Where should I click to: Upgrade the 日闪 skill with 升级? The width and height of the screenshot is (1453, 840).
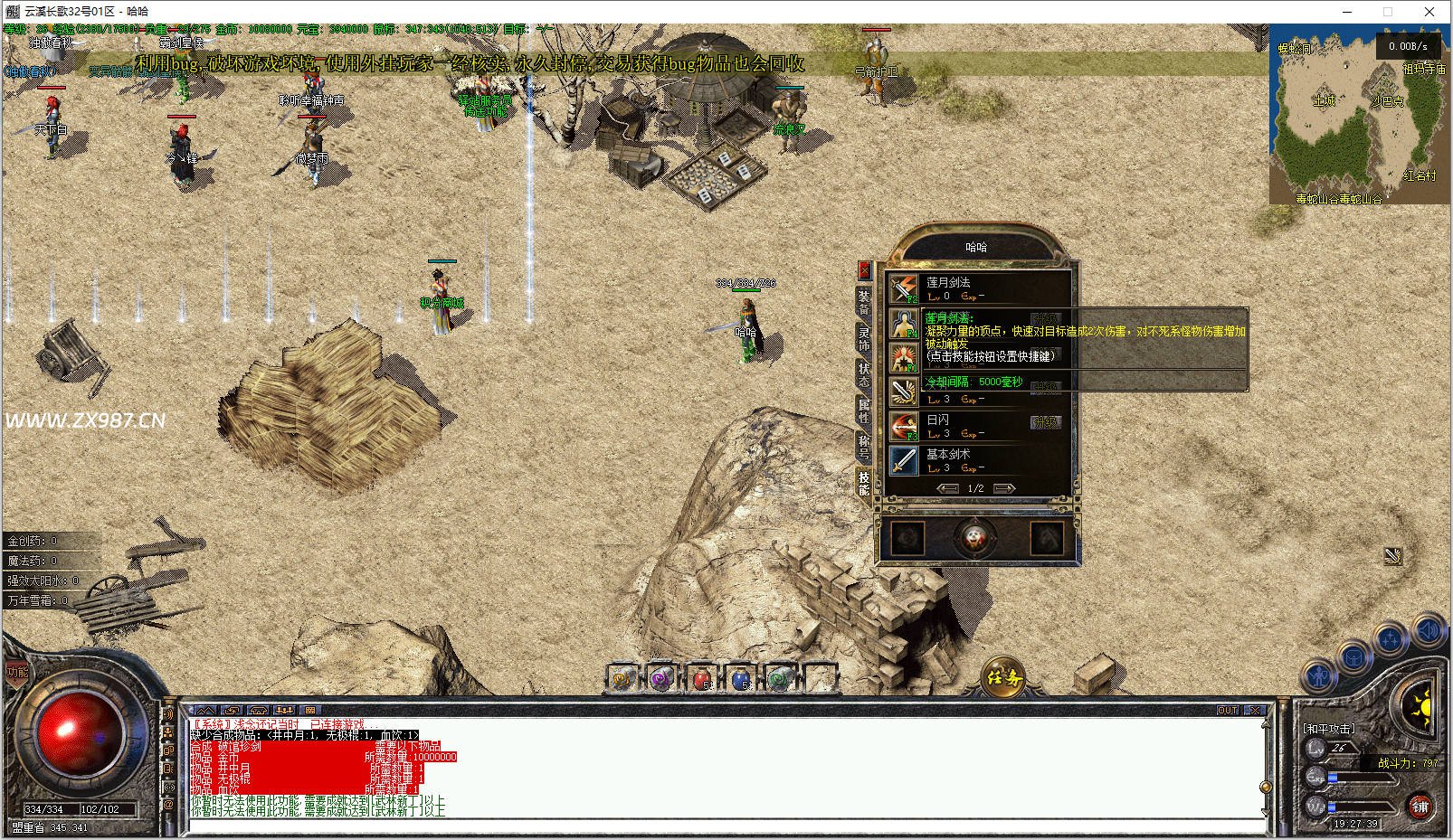point(1045,422)
